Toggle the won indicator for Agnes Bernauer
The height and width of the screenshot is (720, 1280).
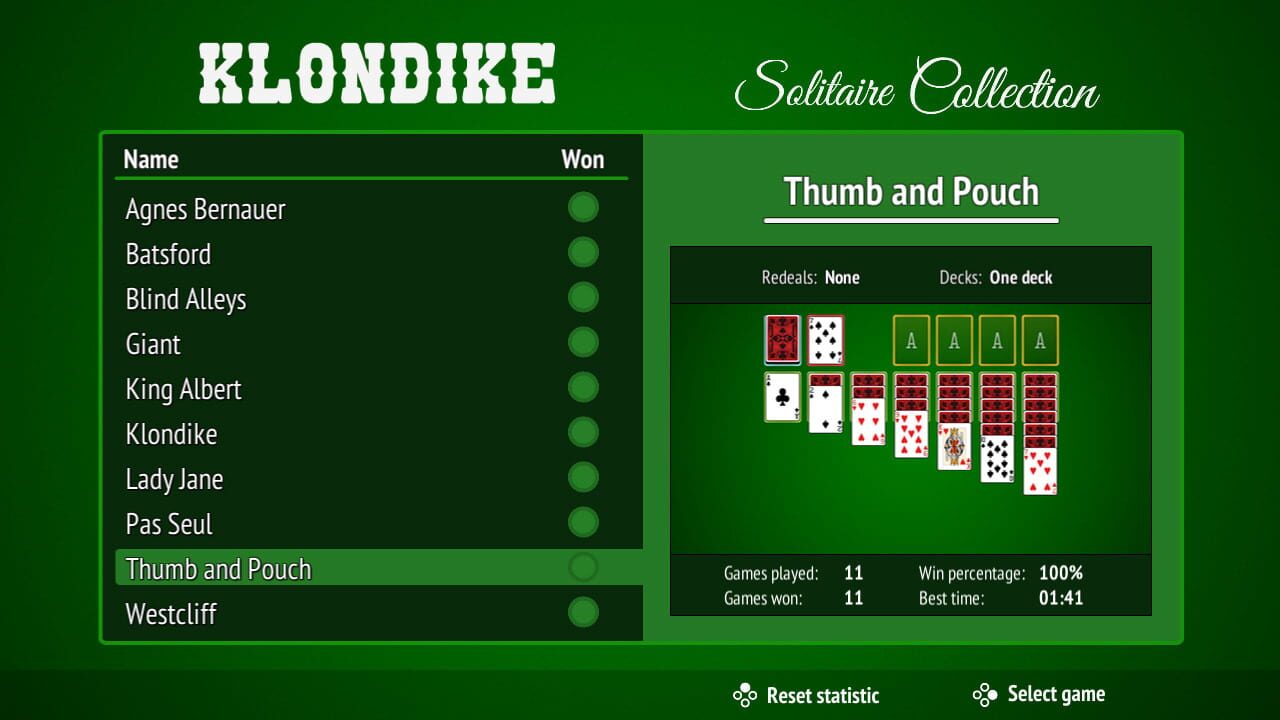click(583, 207)
